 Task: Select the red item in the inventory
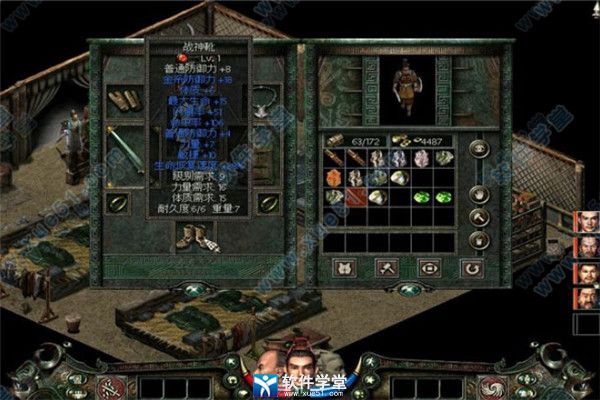click(x=354, y=197)
